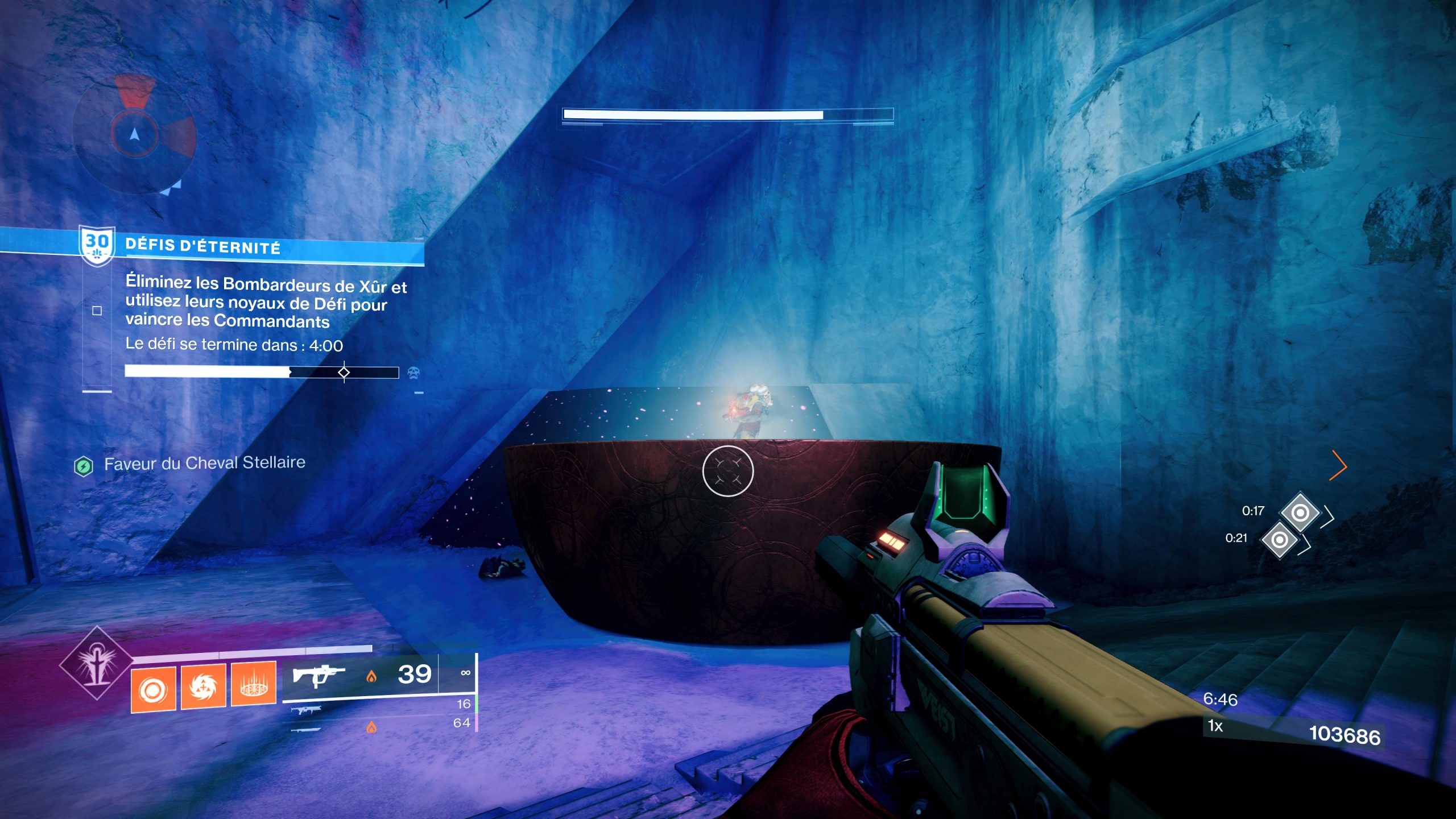Click the radar in the top-left corner
Screen dimensions: 1456x819
pos(135,135)
